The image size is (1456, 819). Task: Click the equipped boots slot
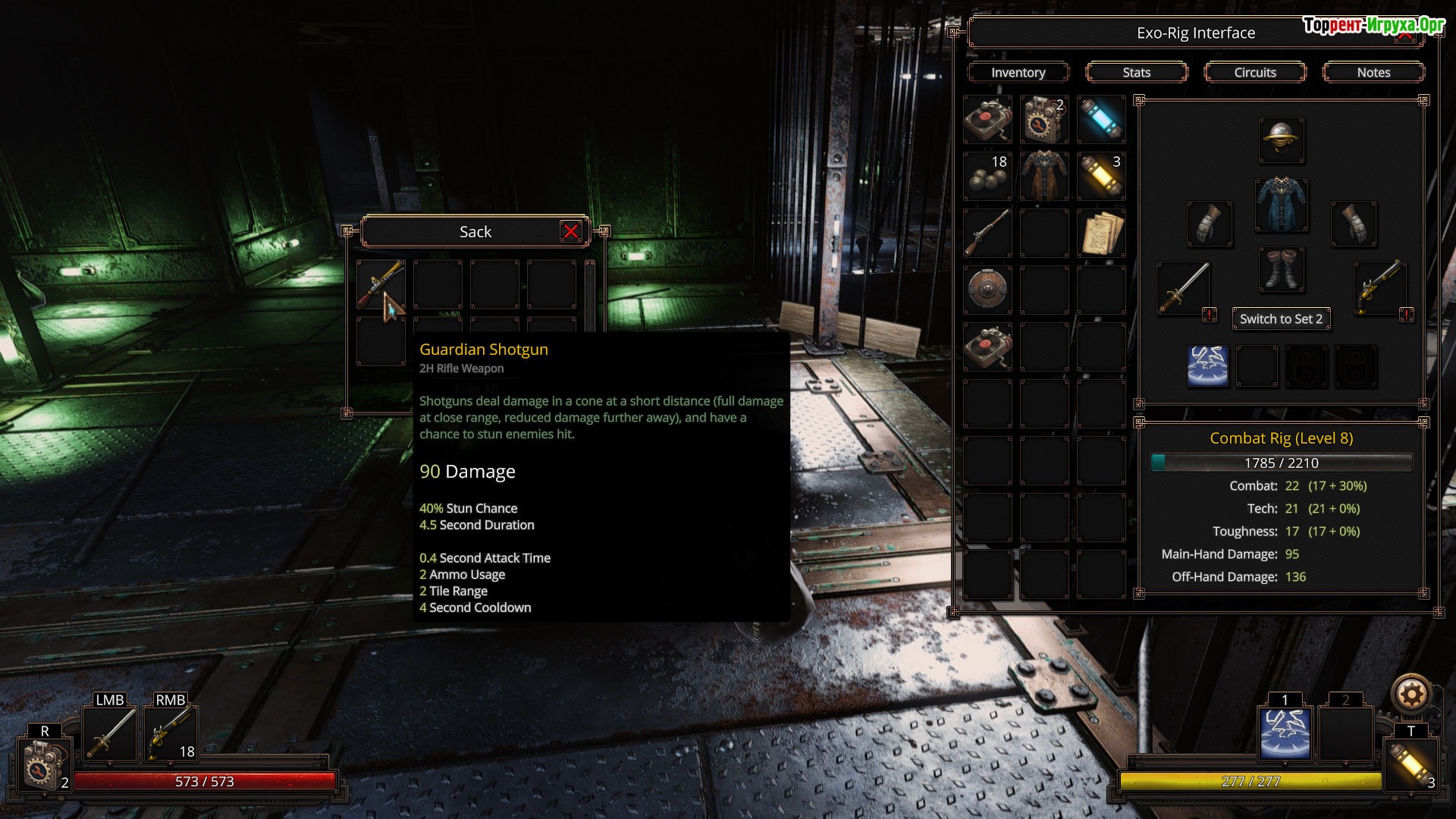pos(1282,269)
